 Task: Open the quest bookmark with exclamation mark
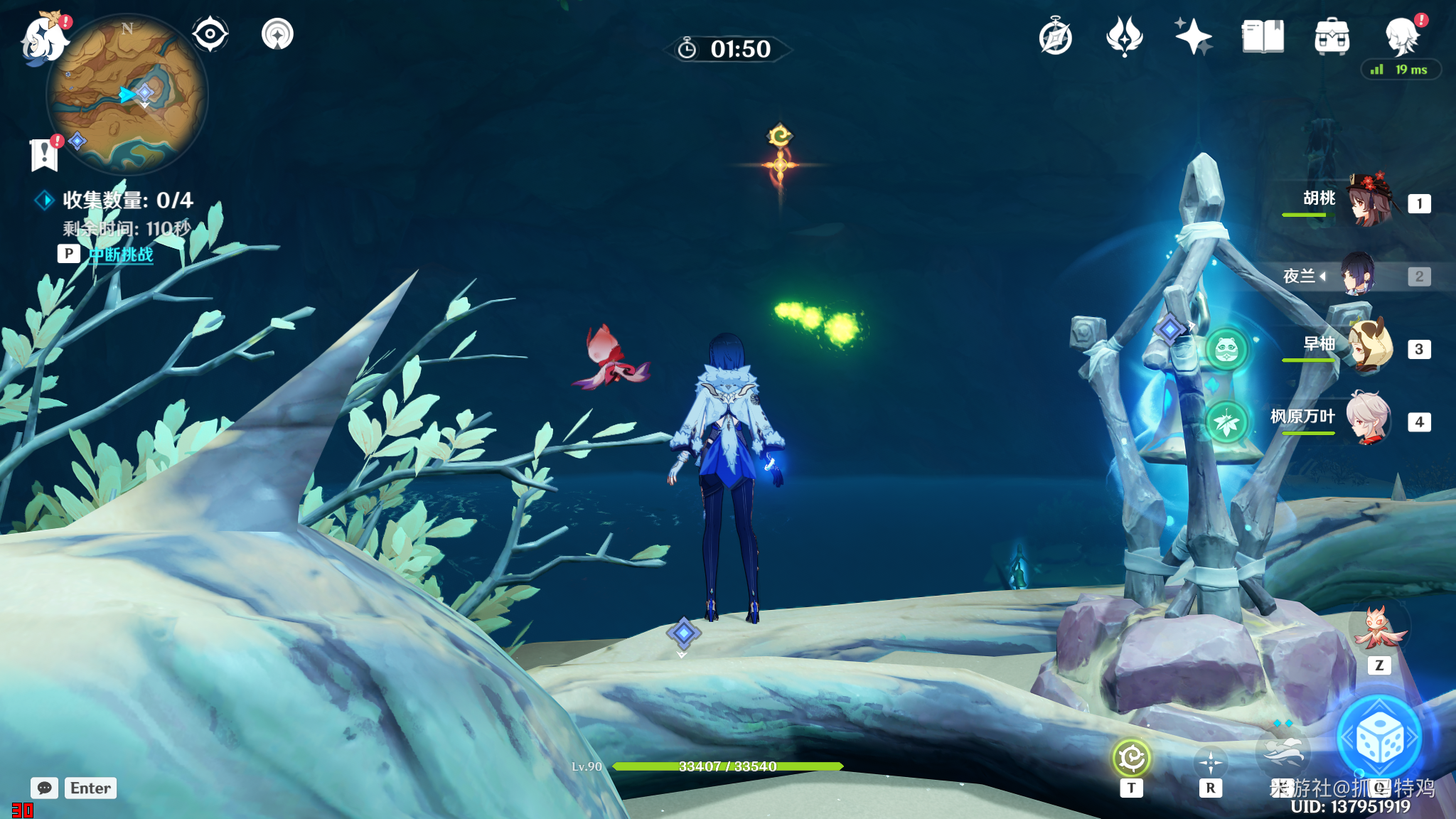coord(45,154)
